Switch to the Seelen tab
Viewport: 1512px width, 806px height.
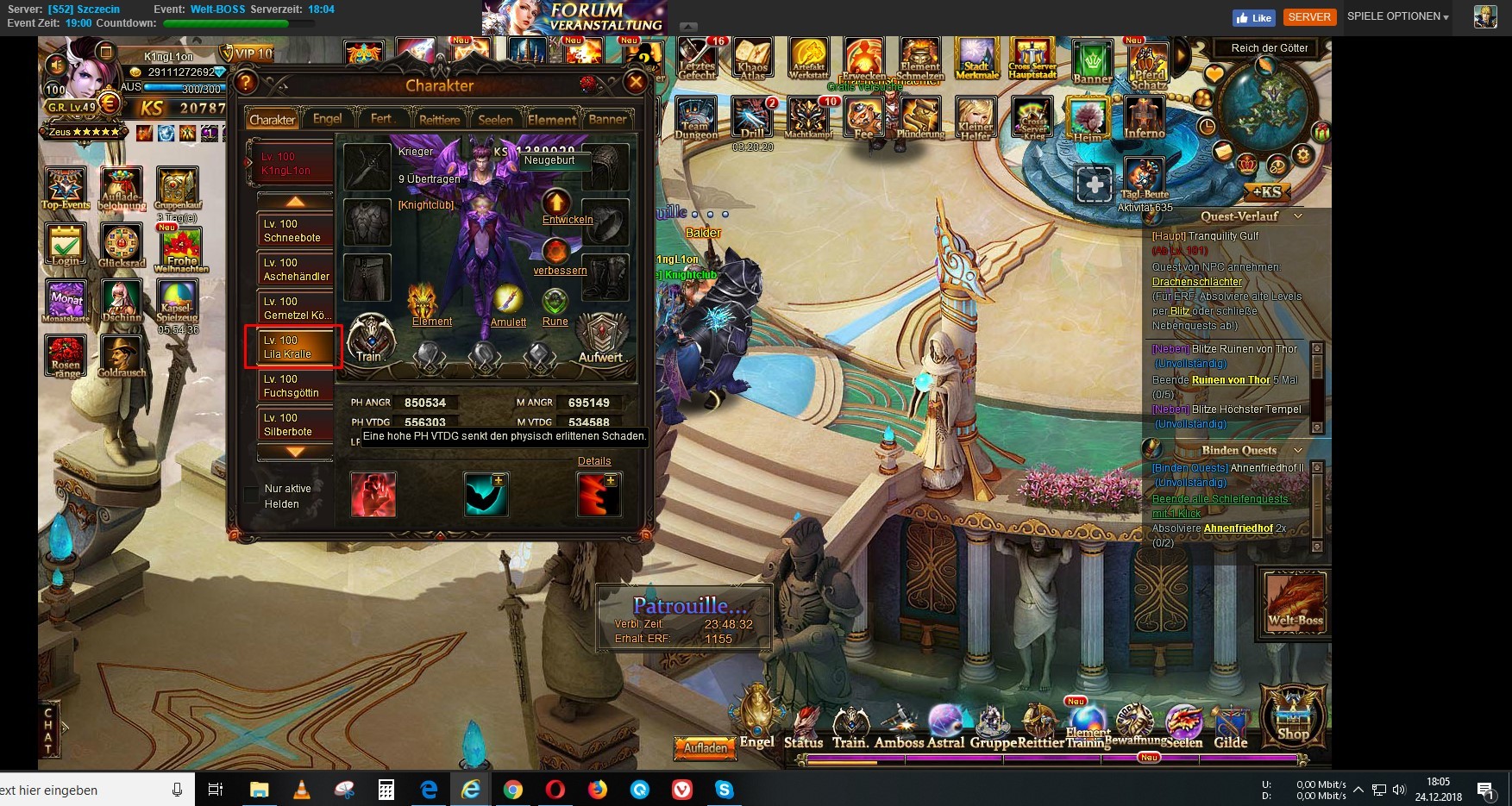tap(495, 120)
